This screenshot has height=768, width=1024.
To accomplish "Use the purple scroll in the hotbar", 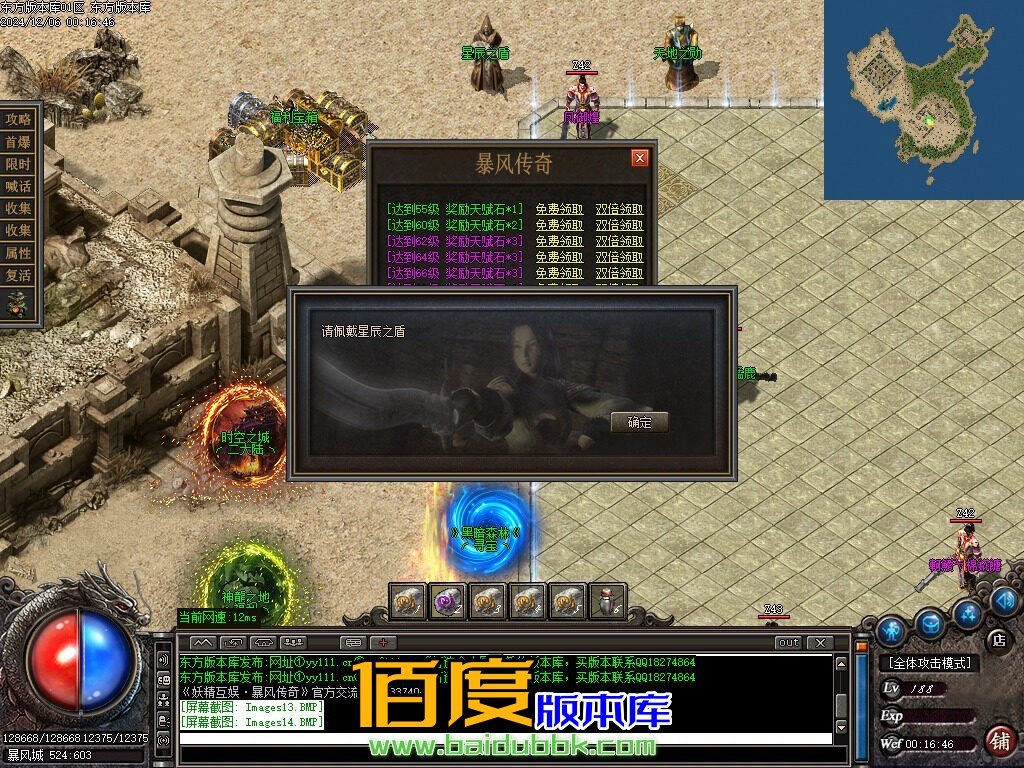I will pyautogui.click(x=448, y=600).
